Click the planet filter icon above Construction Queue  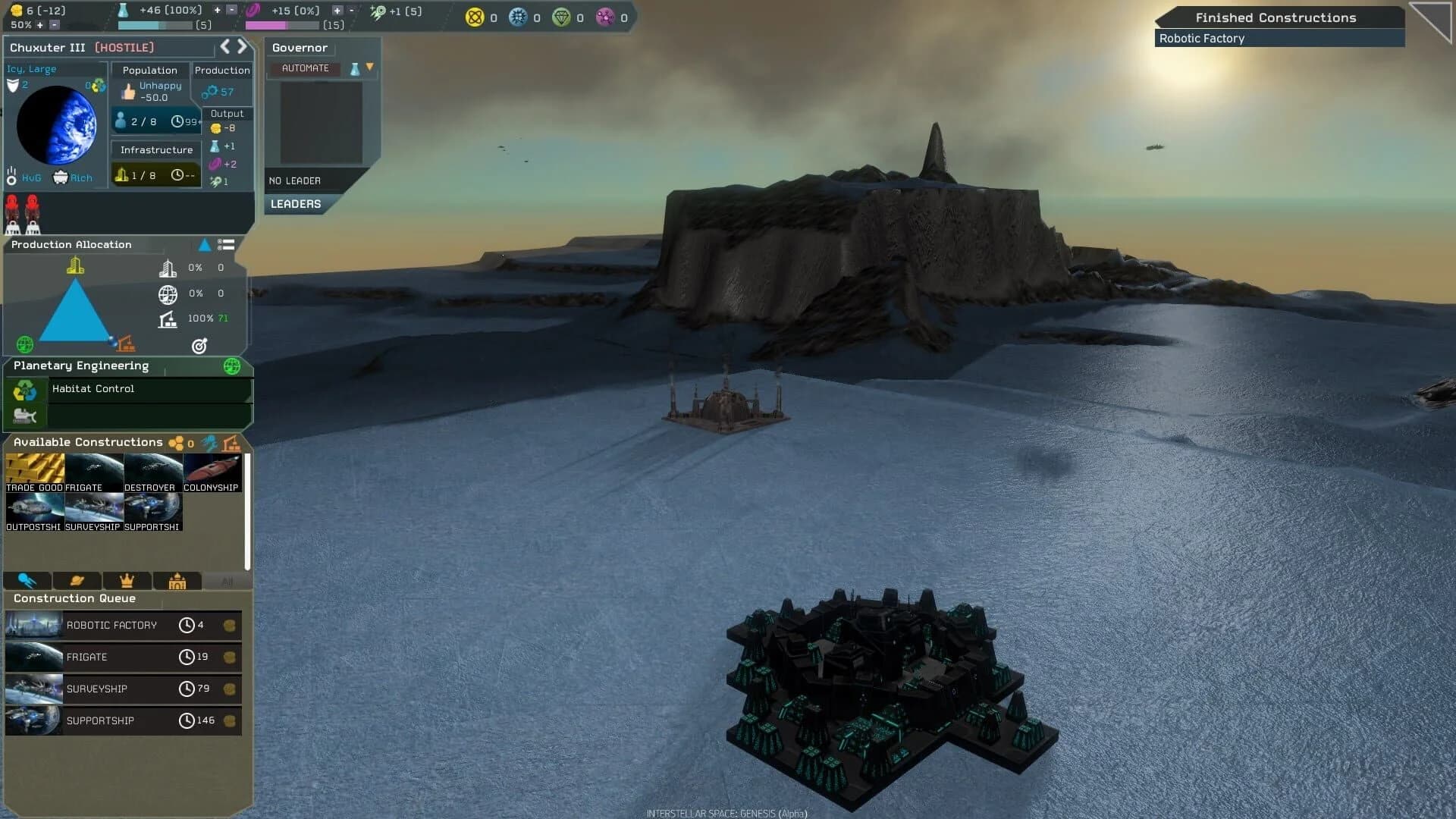[x=76, y=580]
